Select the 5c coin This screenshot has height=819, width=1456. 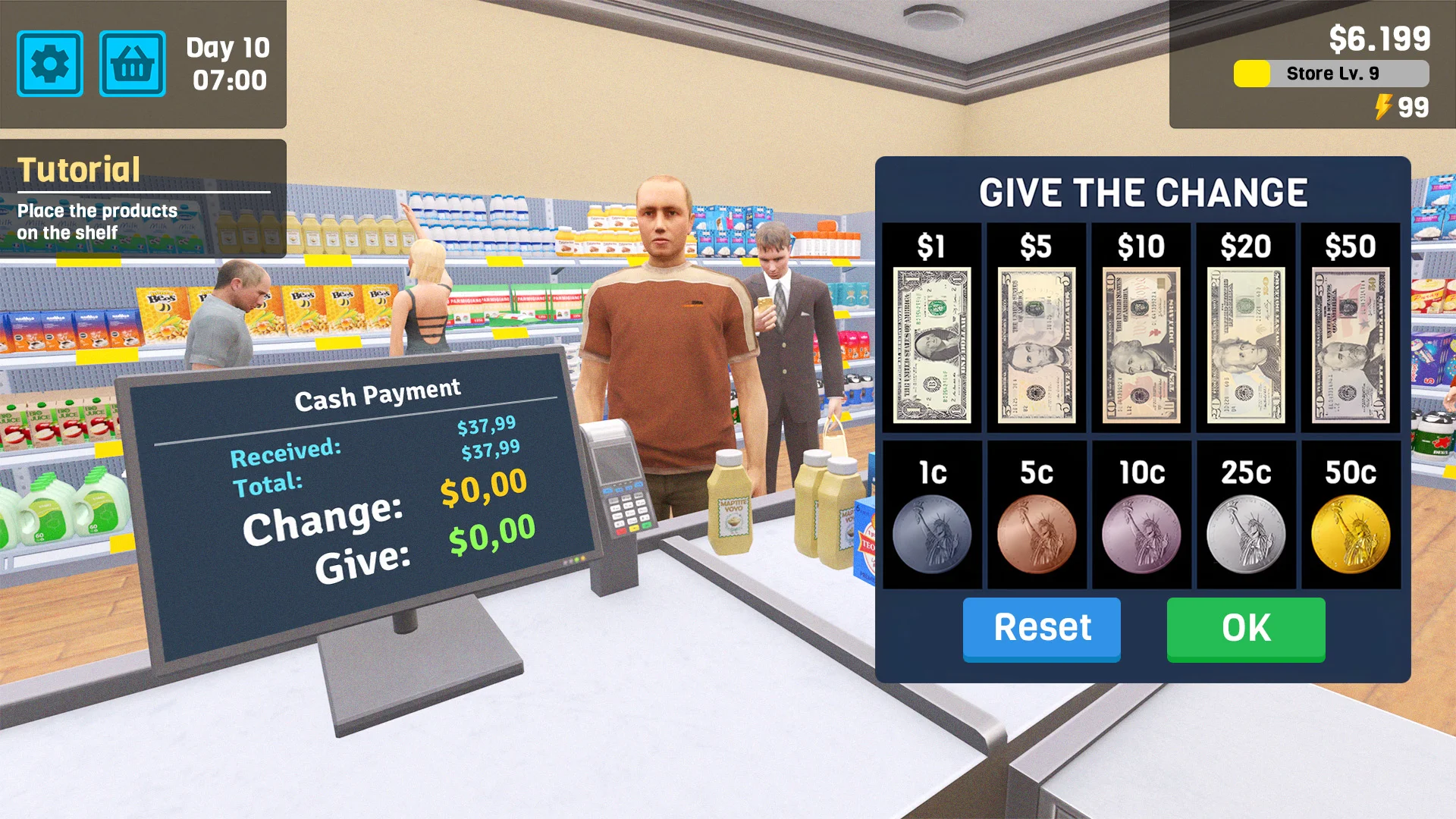pos(1036,531)
